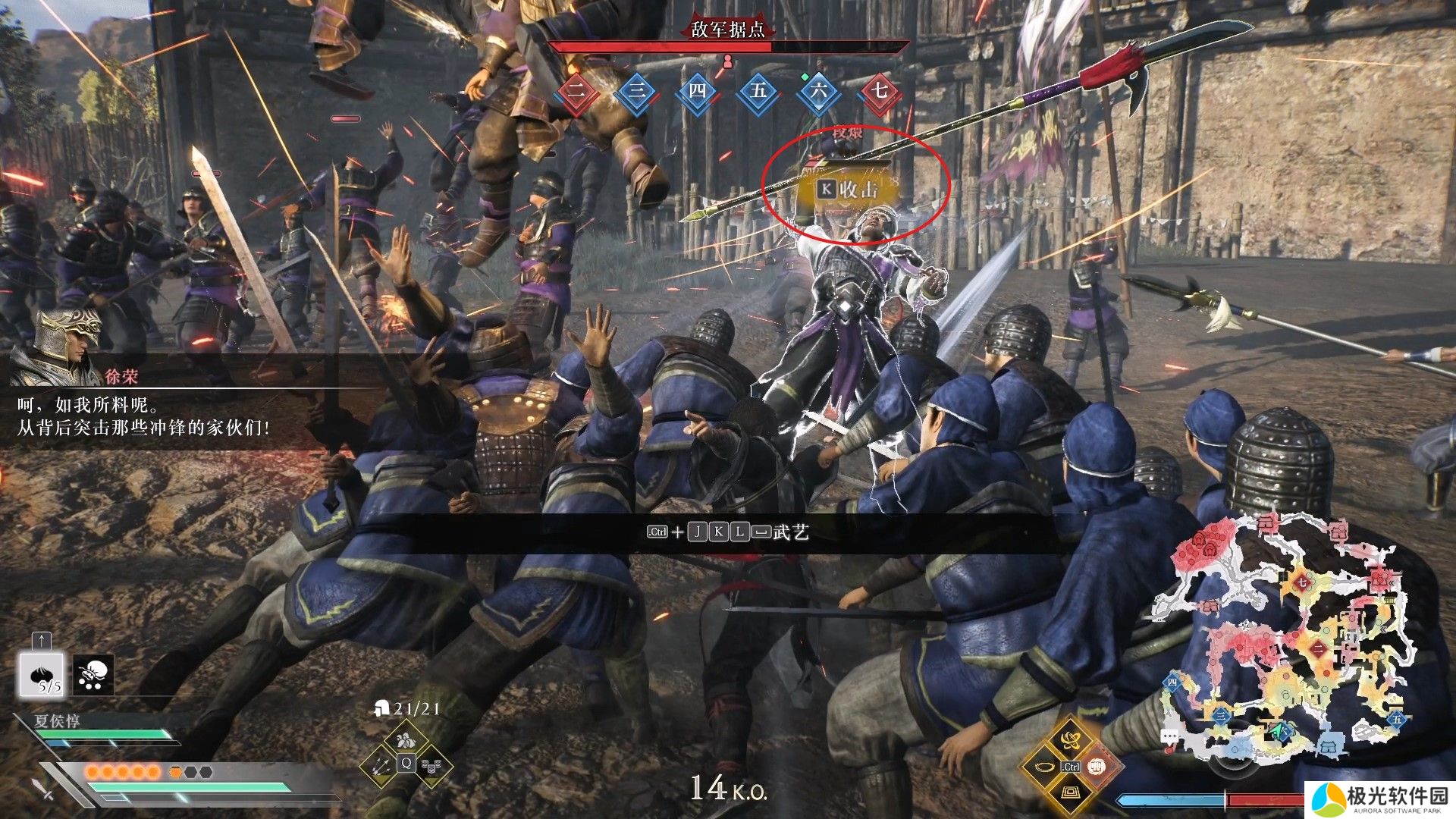Select blue base marker 五 in top bar
The height and width of the screenshot is (819, 1456).
[x=758, y=92]
